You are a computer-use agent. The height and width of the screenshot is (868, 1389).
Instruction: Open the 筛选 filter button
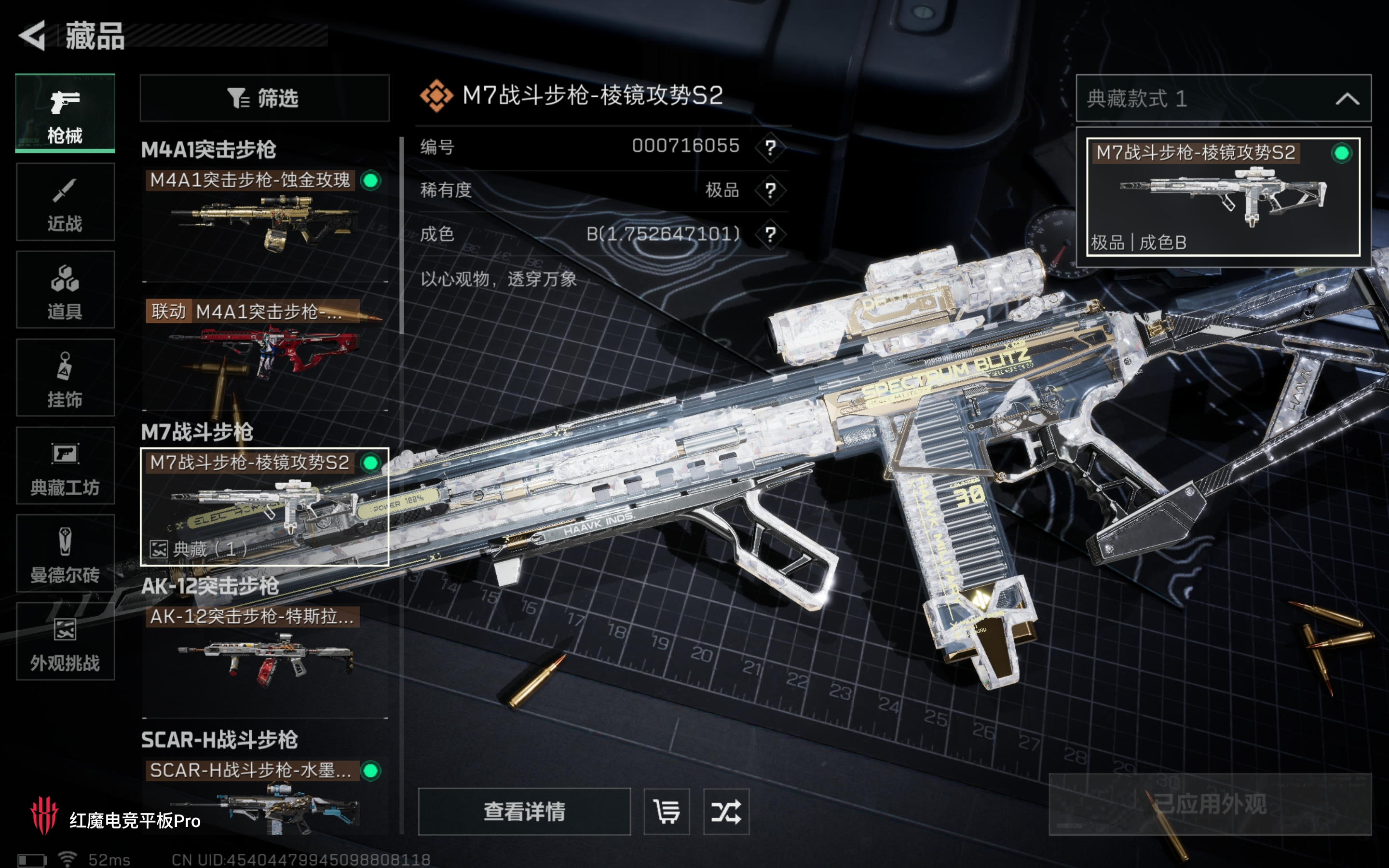pyautogui.click(x=264, y=98)
